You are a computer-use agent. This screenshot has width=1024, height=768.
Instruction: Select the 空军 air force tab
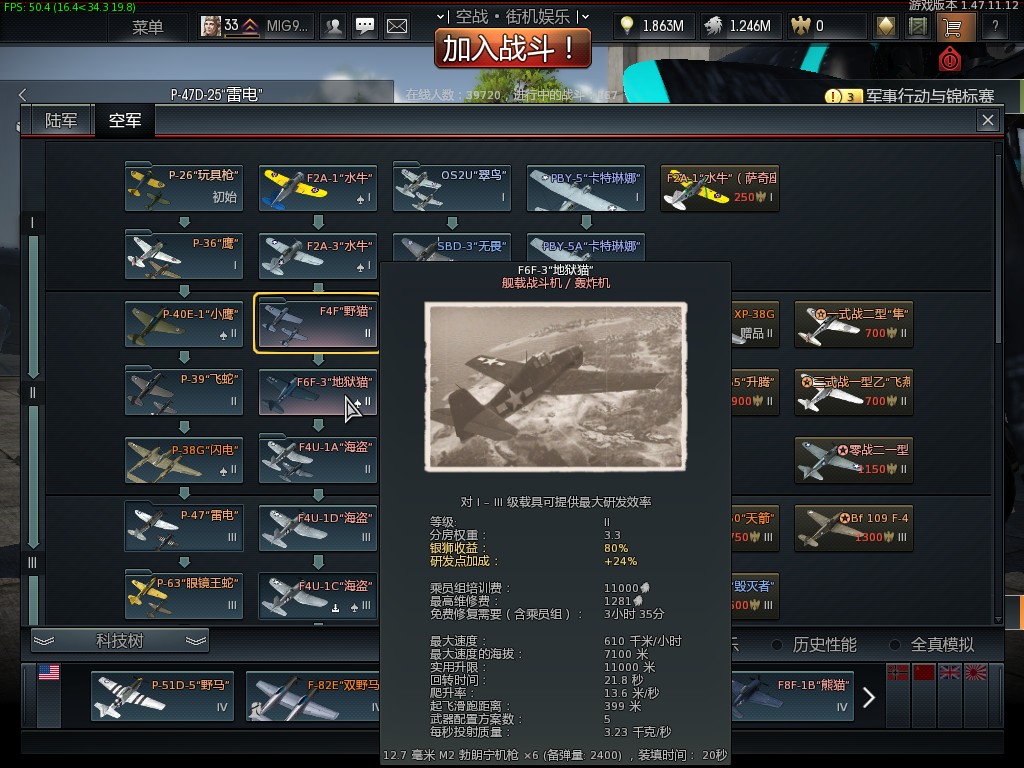(x=125, y=121)
